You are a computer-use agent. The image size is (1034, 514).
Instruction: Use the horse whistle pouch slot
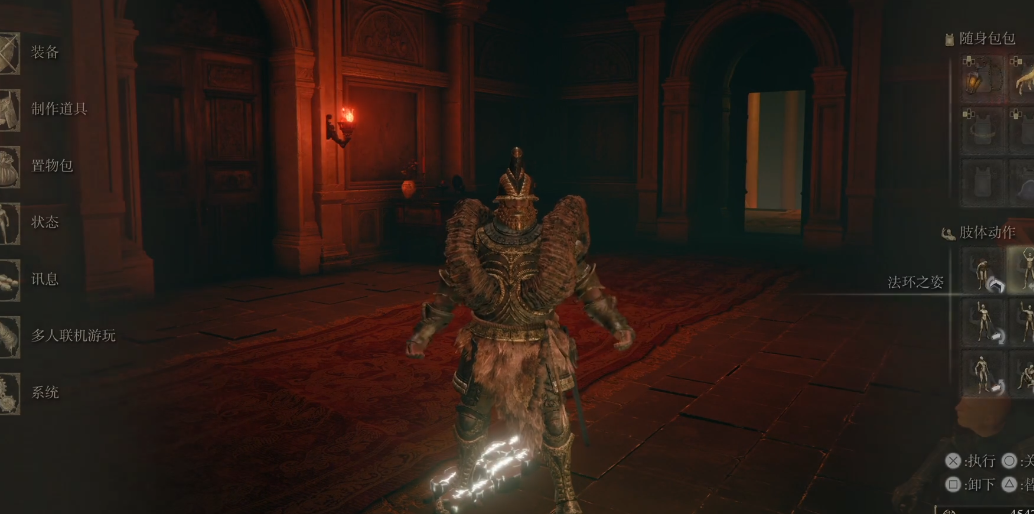[x=1024, y=78]
